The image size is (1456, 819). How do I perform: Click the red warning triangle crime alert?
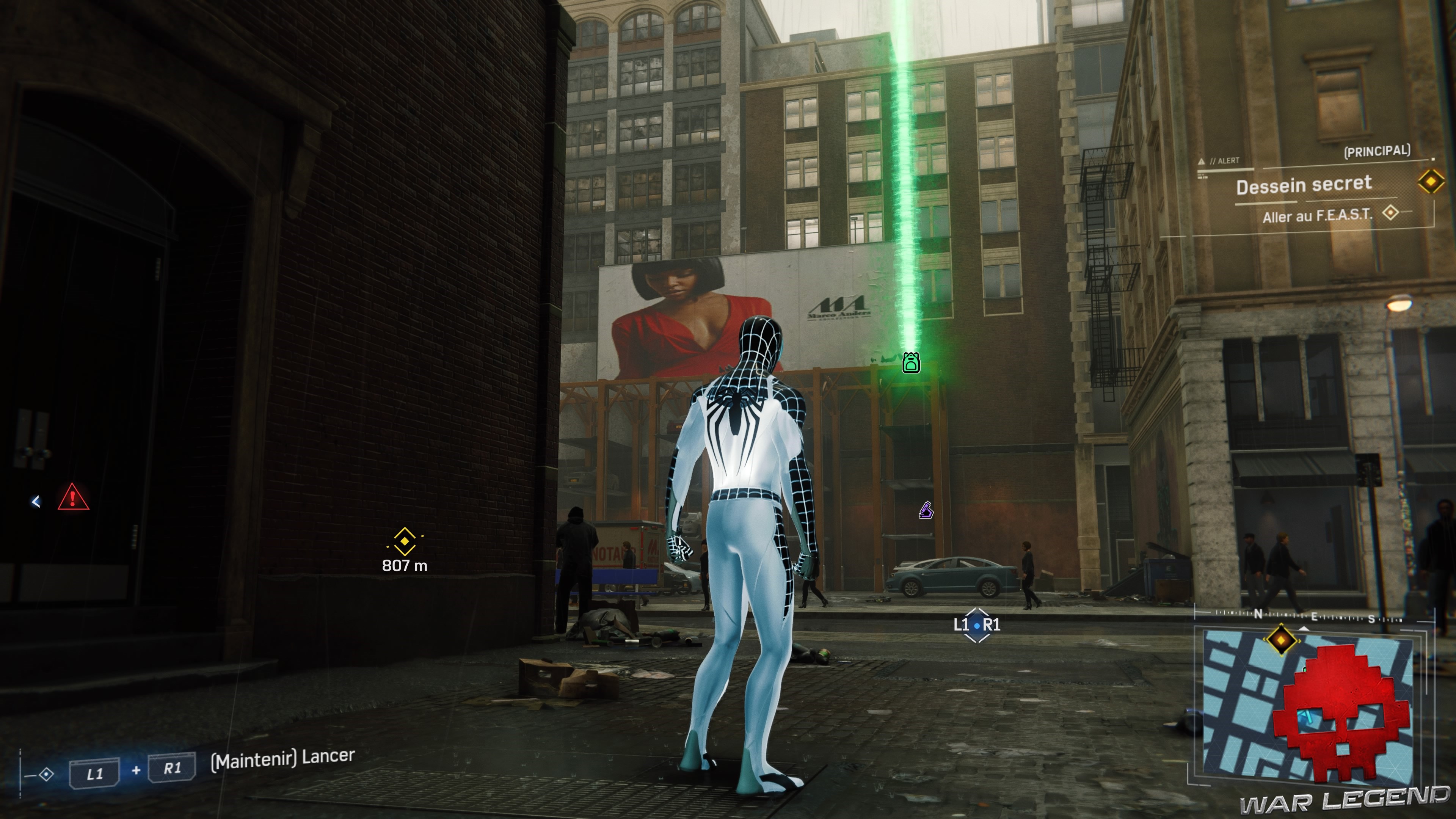(73, 497)
